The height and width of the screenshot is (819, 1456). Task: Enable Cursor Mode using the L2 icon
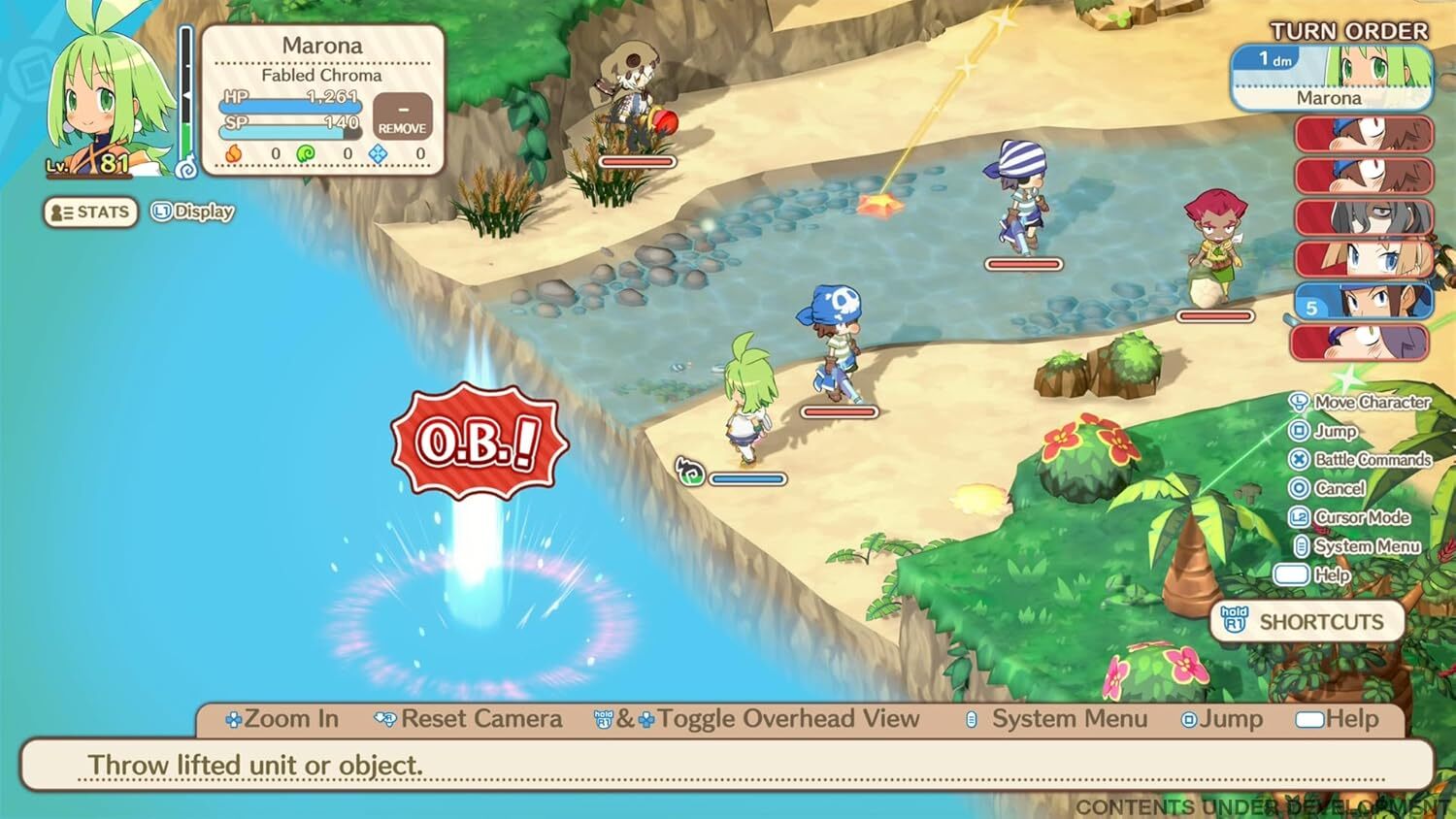(1301, 517)
